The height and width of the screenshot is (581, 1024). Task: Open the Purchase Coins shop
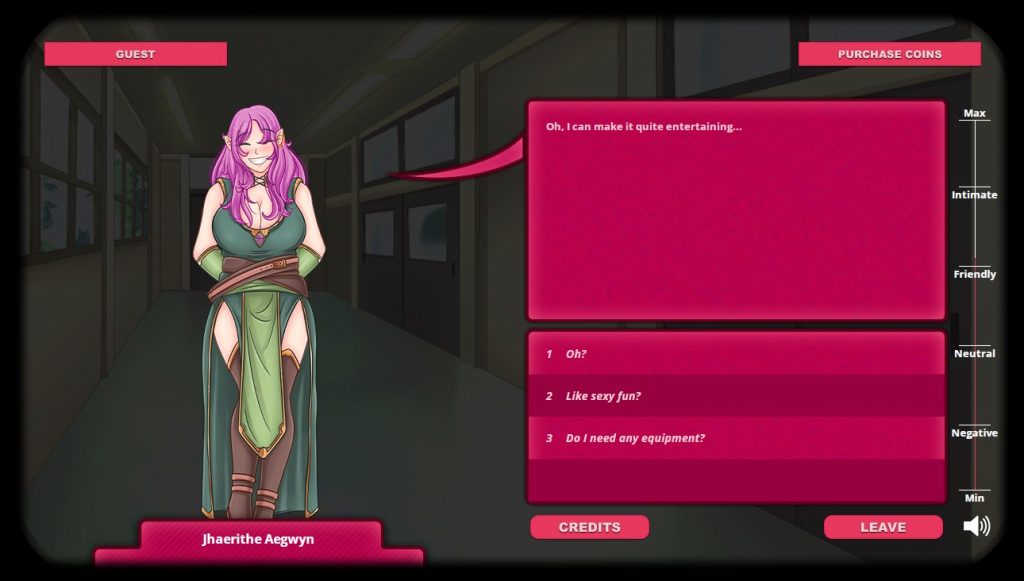pyautogui.click(x=889, y=54)
